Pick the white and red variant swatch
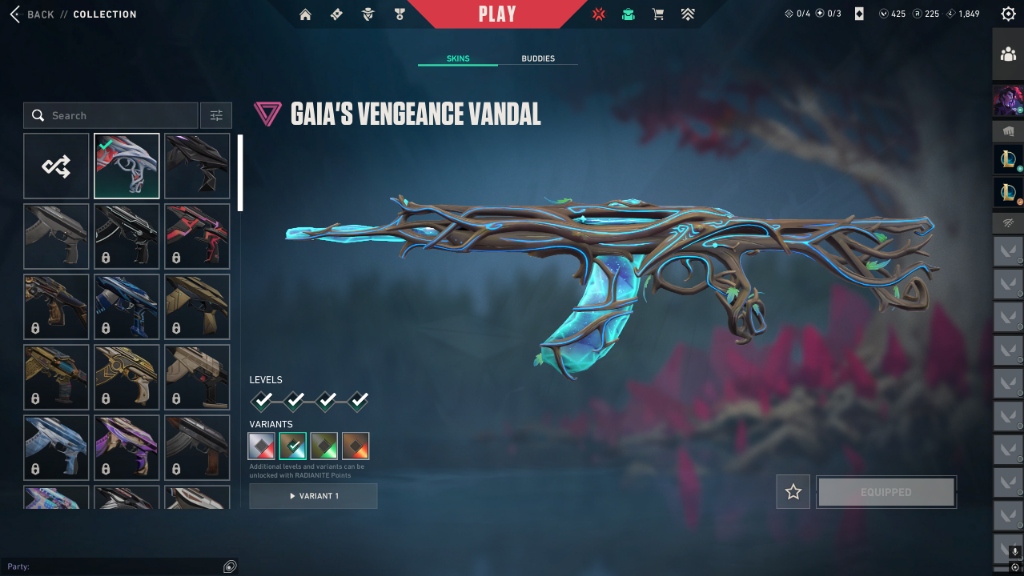1024x576 pixels. [x=262, y=446]
